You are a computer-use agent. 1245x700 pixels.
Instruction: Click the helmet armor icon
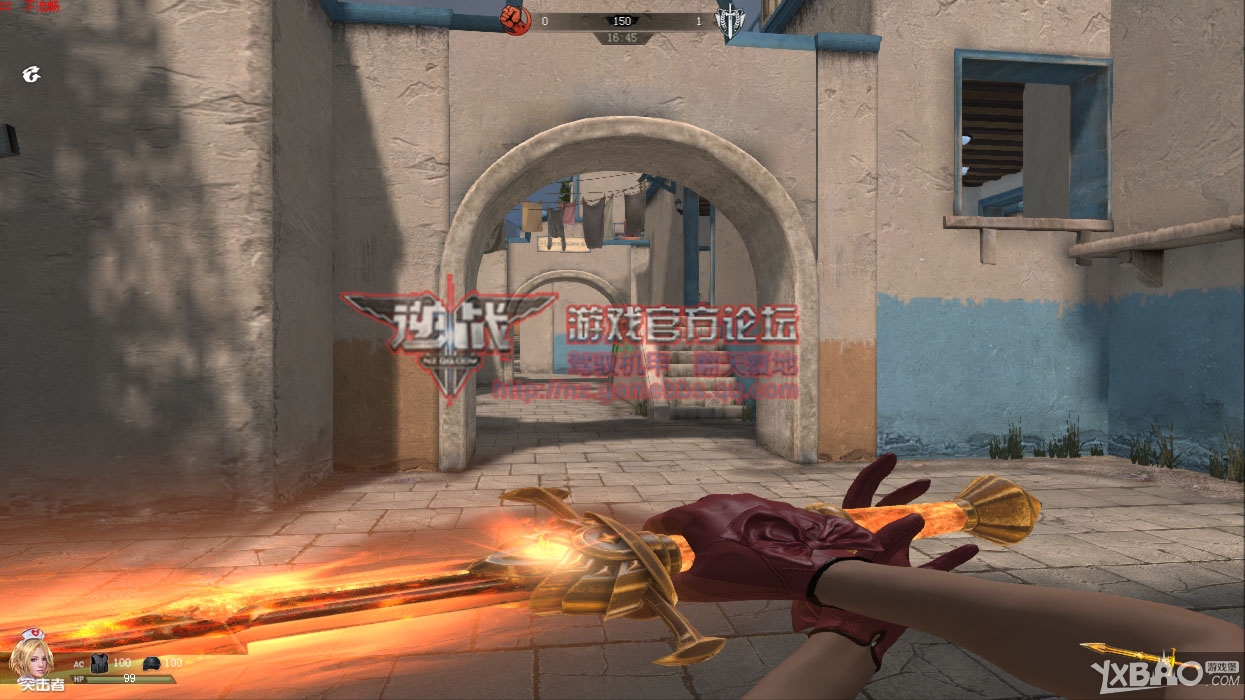pos(151,663)
